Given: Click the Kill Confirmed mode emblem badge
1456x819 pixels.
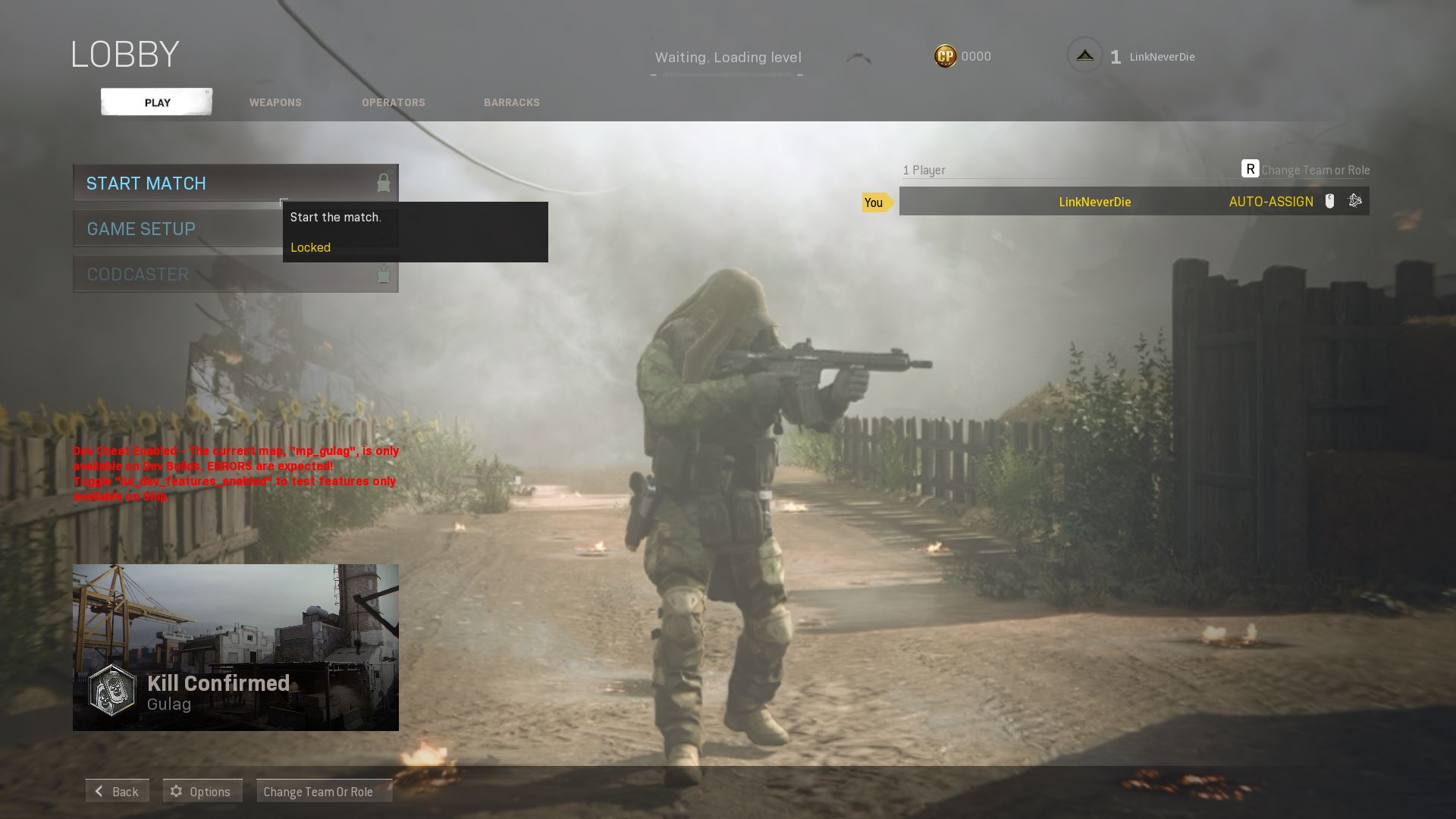Looking at the screenshot, I should point(111,691).
